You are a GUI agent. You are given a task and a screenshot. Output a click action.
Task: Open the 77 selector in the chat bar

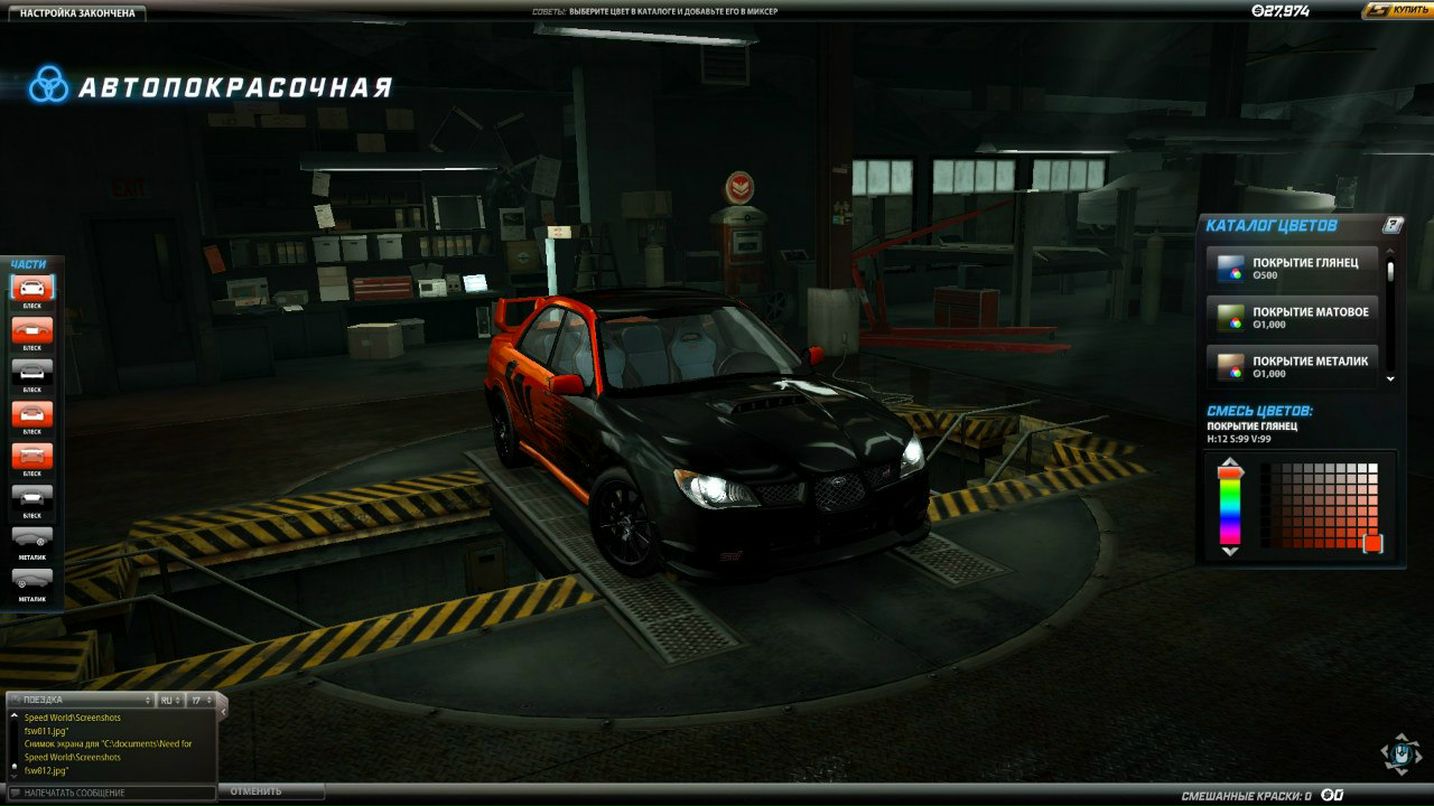coord(199,699)
